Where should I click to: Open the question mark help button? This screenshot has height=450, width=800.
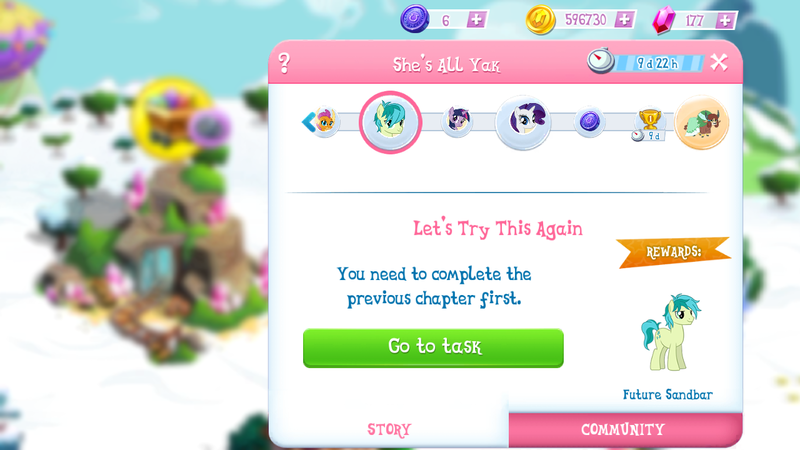[x=285, y=64]
